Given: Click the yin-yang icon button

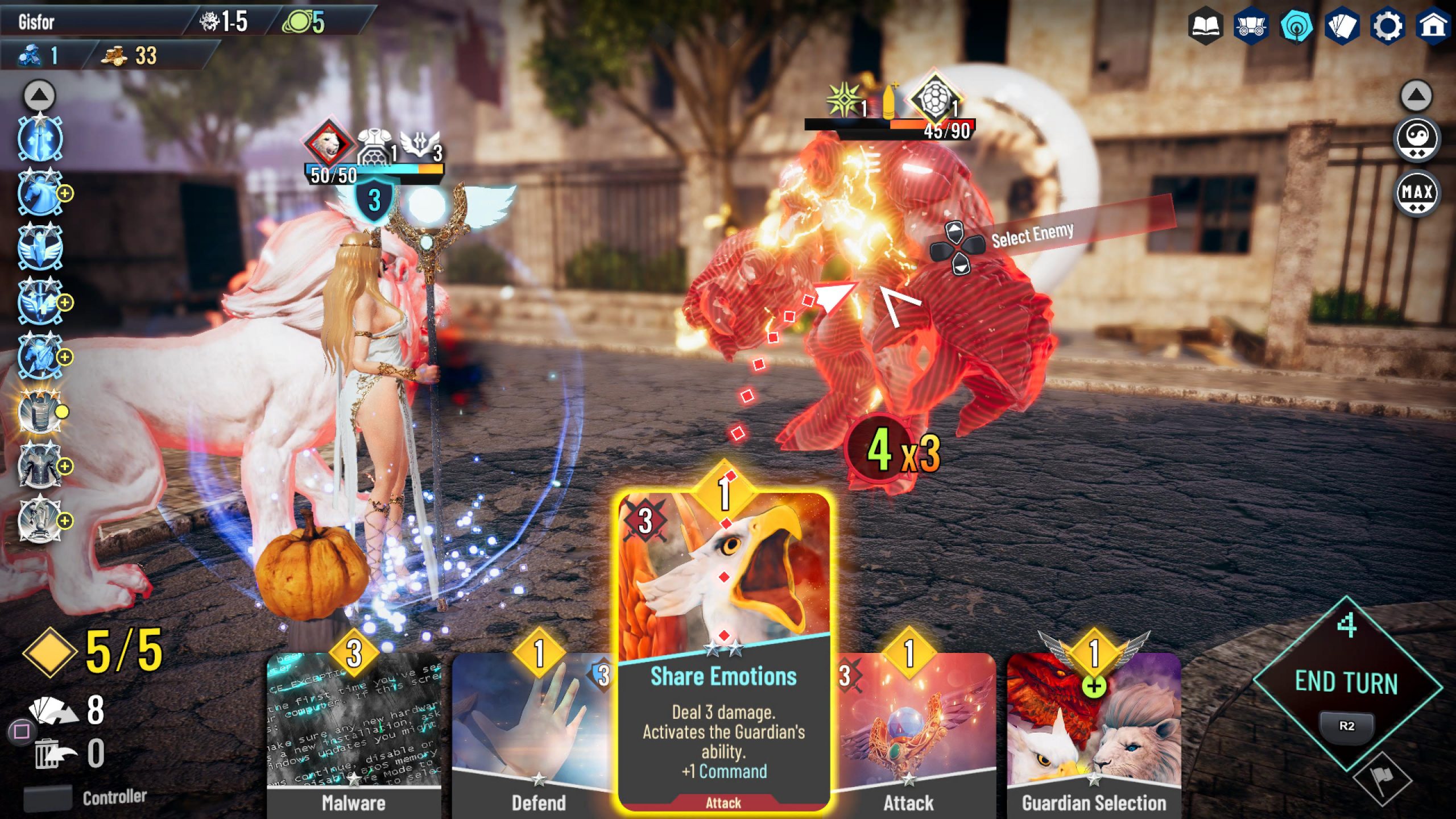Looking at the screenshot, I should click(x=1417, y=138).
